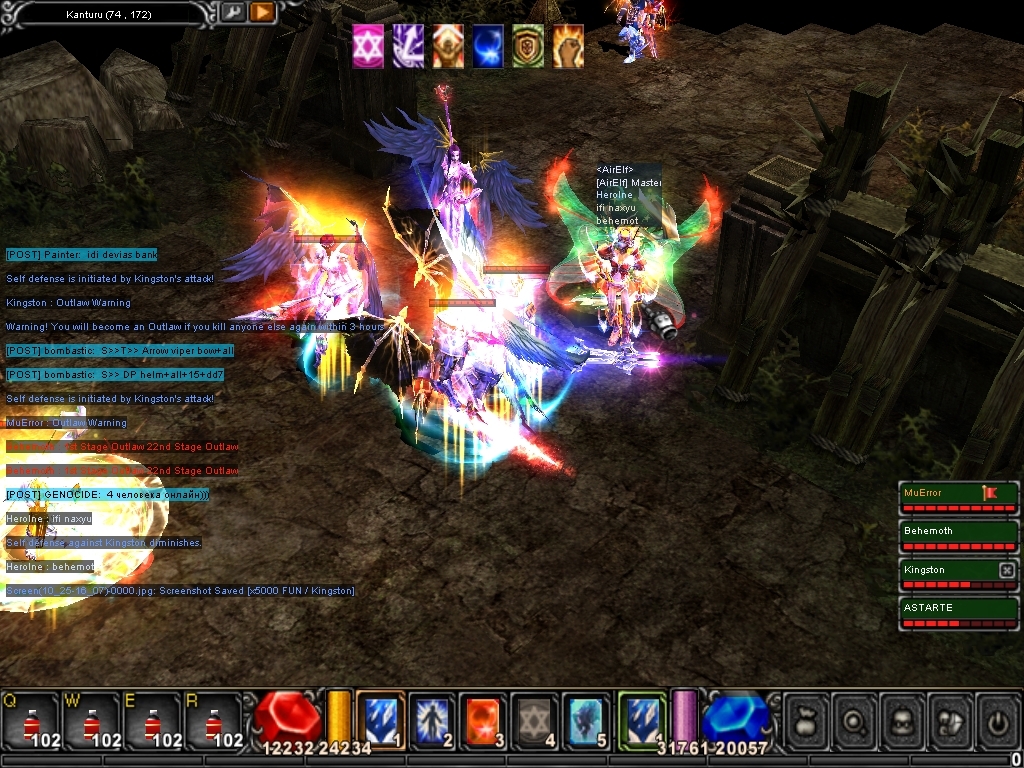Use the potion in slot E

click(153, 720)
